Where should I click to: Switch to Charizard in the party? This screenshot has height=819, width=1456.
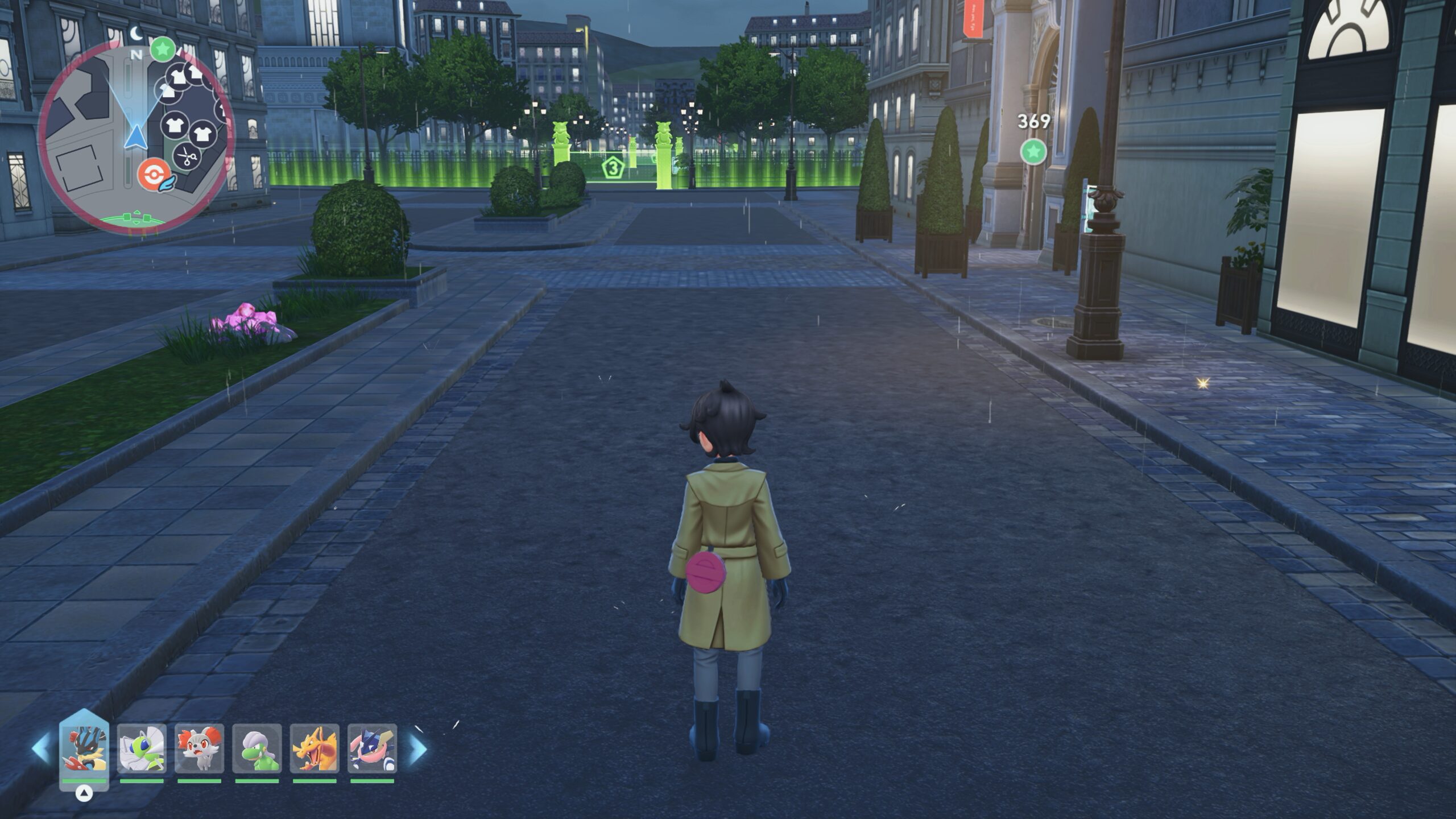[315, 749]
